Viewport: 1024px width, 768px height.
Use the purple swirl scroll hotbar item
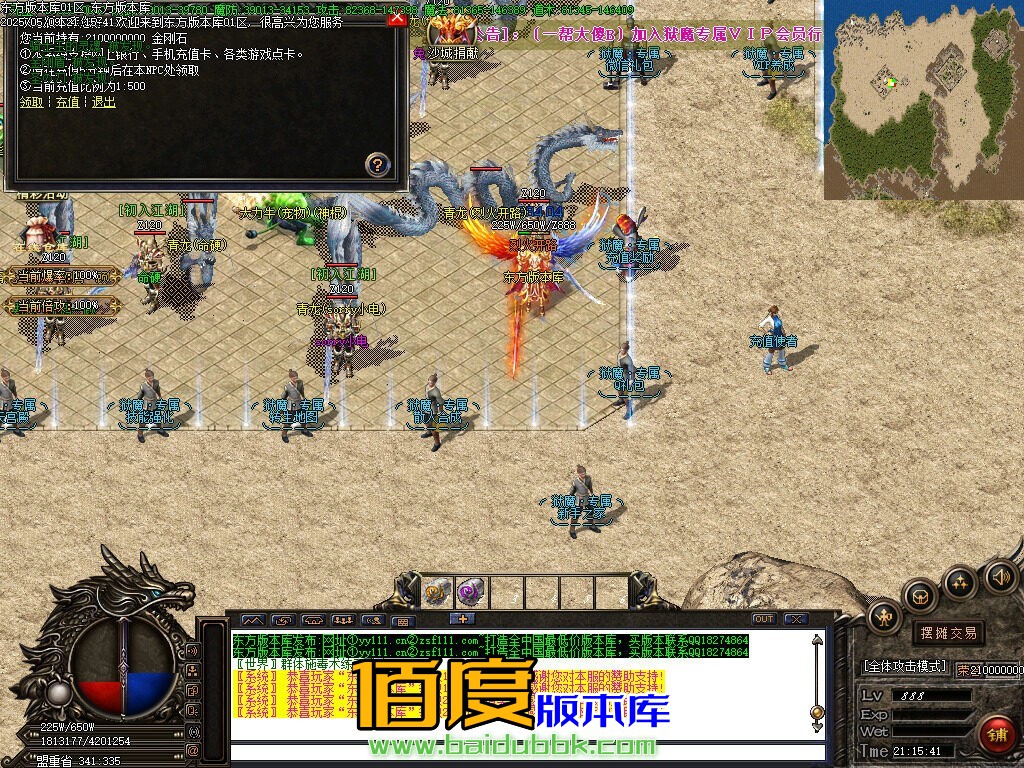[x=471, y=592]
